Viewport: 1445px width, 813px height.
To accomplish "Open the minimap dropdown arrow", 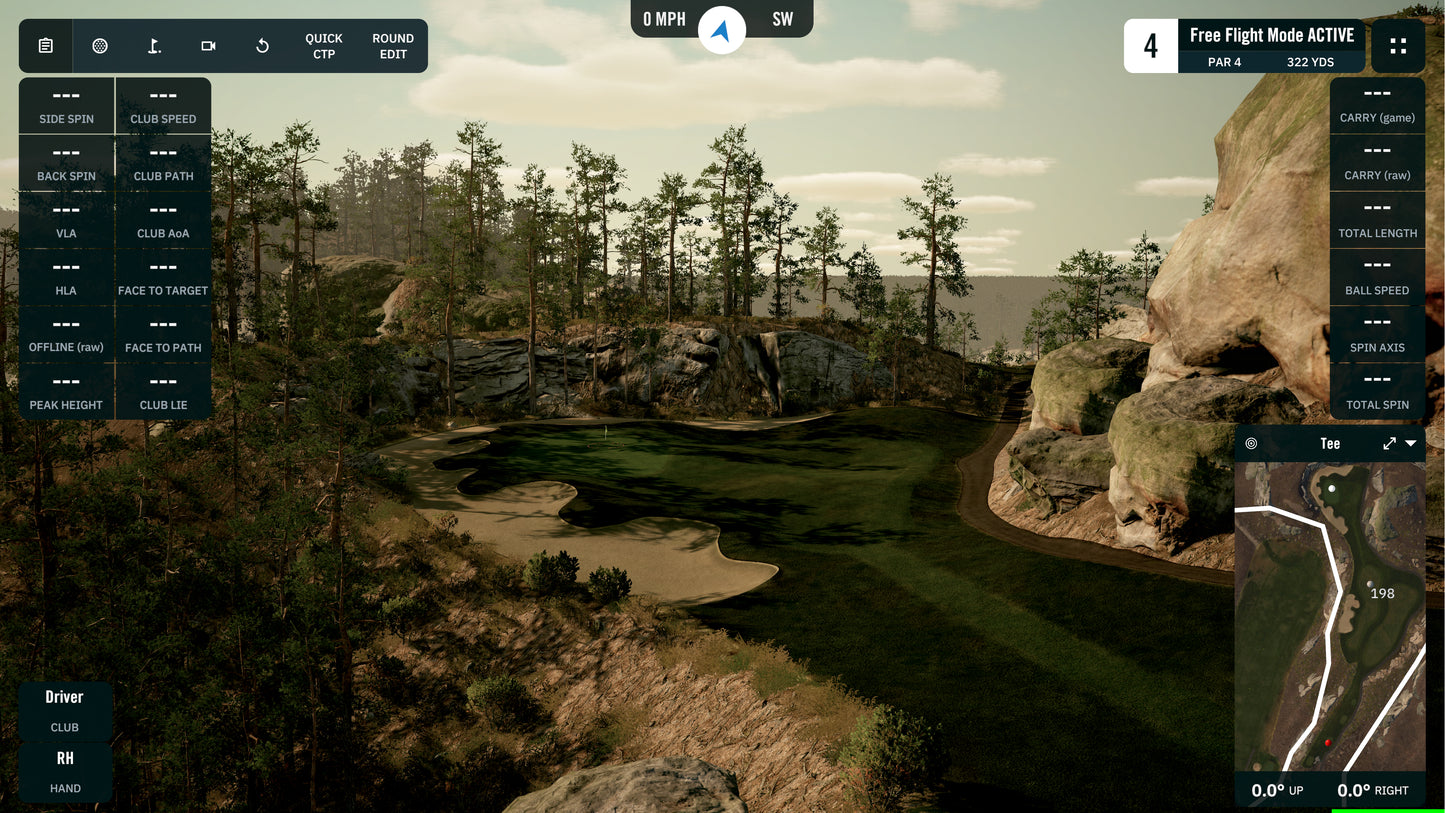I will pyautogui.click(x=1411, y=444).
